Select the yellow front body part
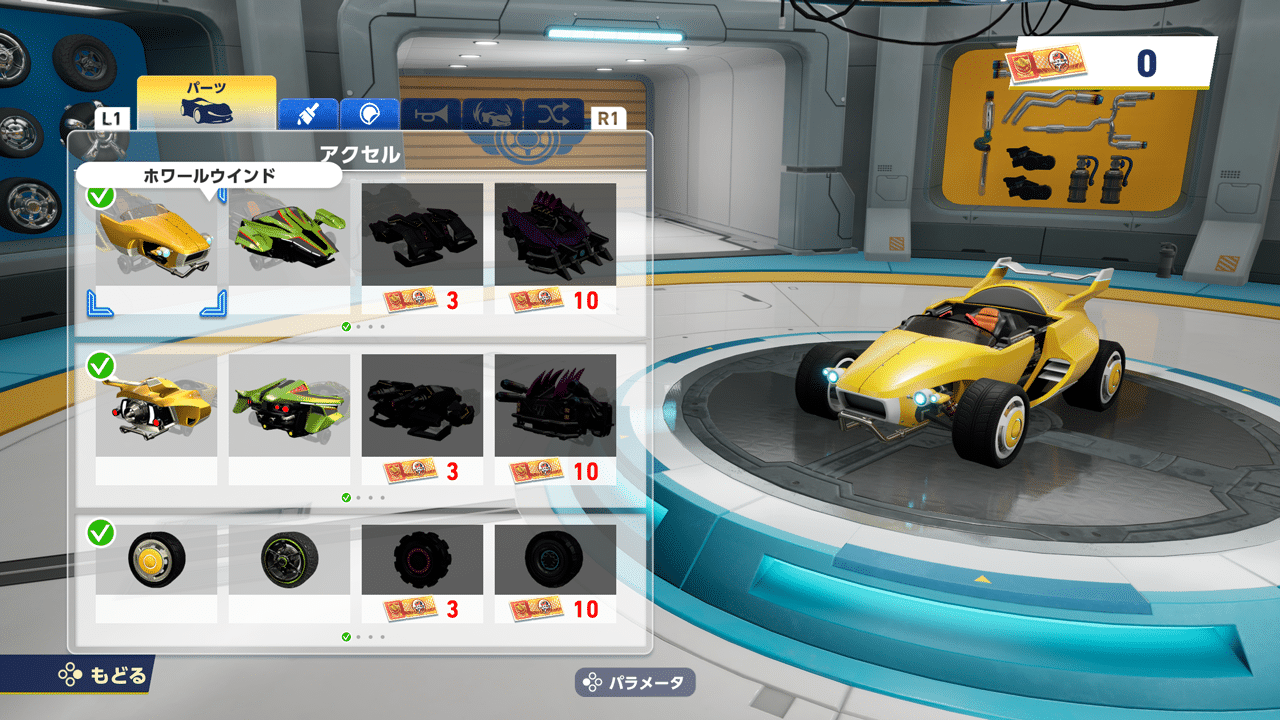The image size is (1280, 720). (156, 247)
